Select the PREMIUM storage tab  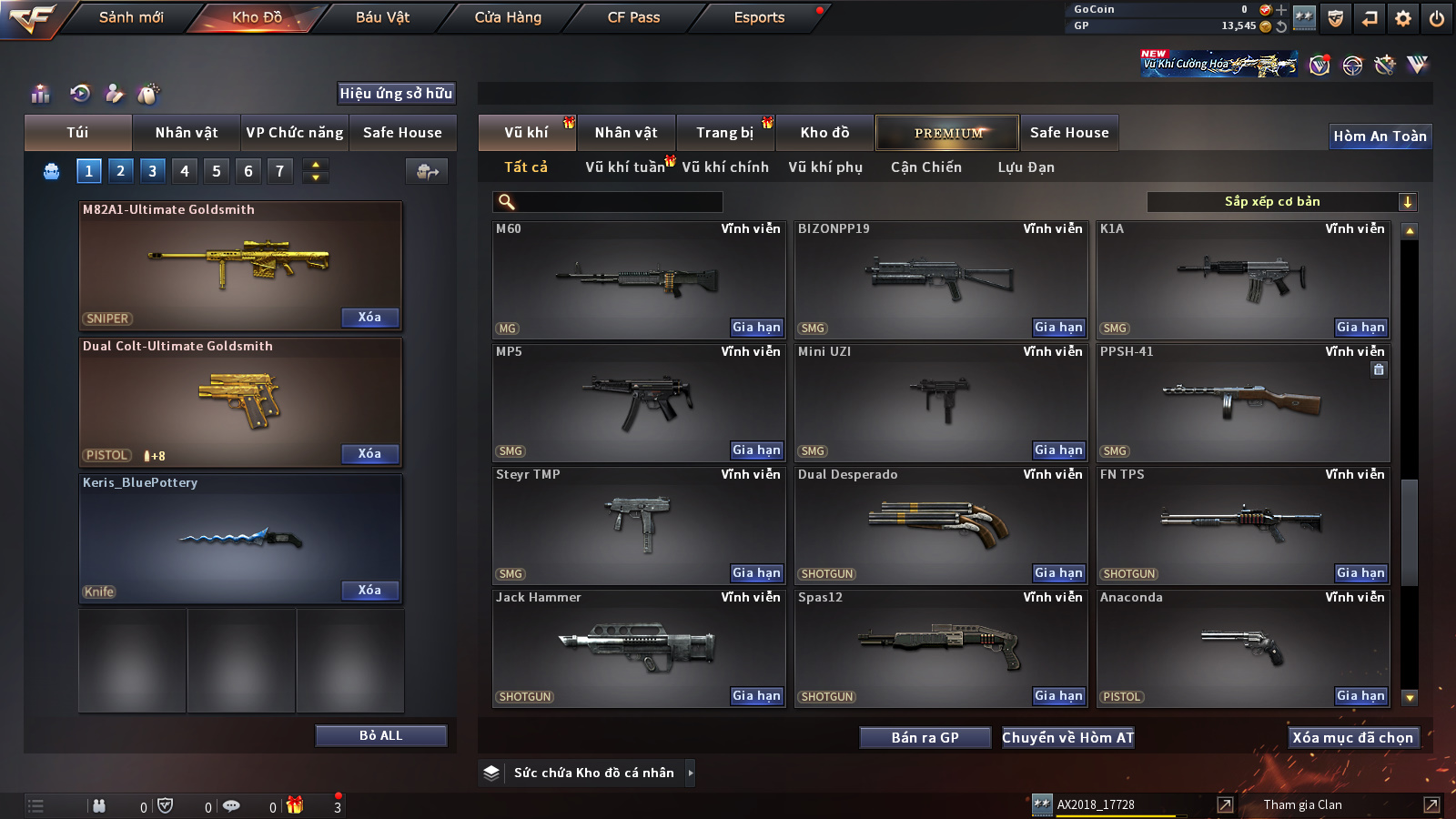(x=947, y=133)
